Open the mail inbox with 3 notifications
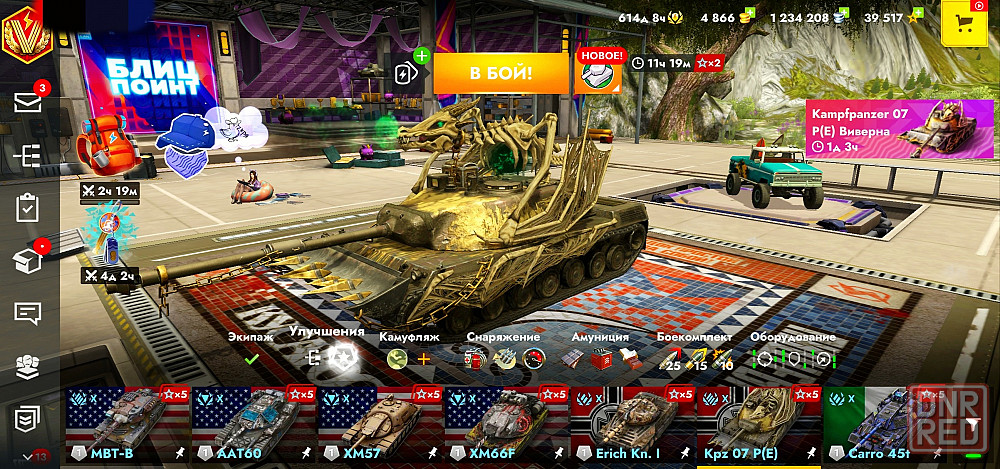The height and width of the screenshot is (469, 1000). 28,102
